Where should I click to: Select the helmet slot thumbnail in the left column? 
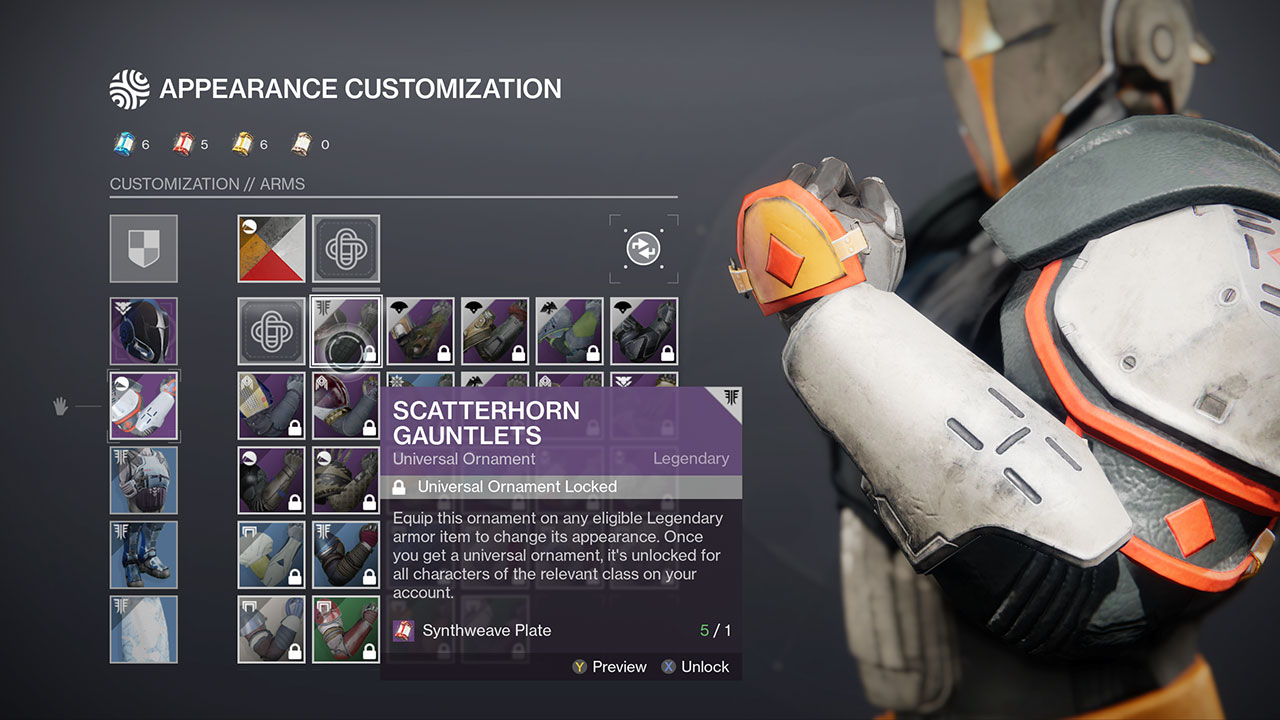(143, 331)
